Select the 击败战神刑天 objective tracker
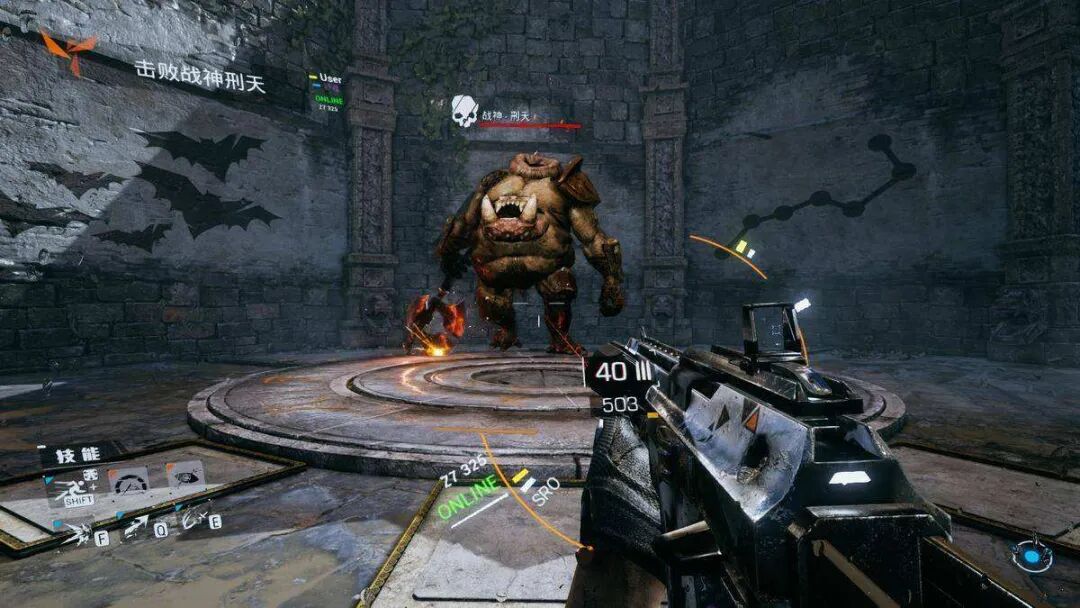Image resolution: width=1080 pixels, height=608 pixels. tap(200, 77)
